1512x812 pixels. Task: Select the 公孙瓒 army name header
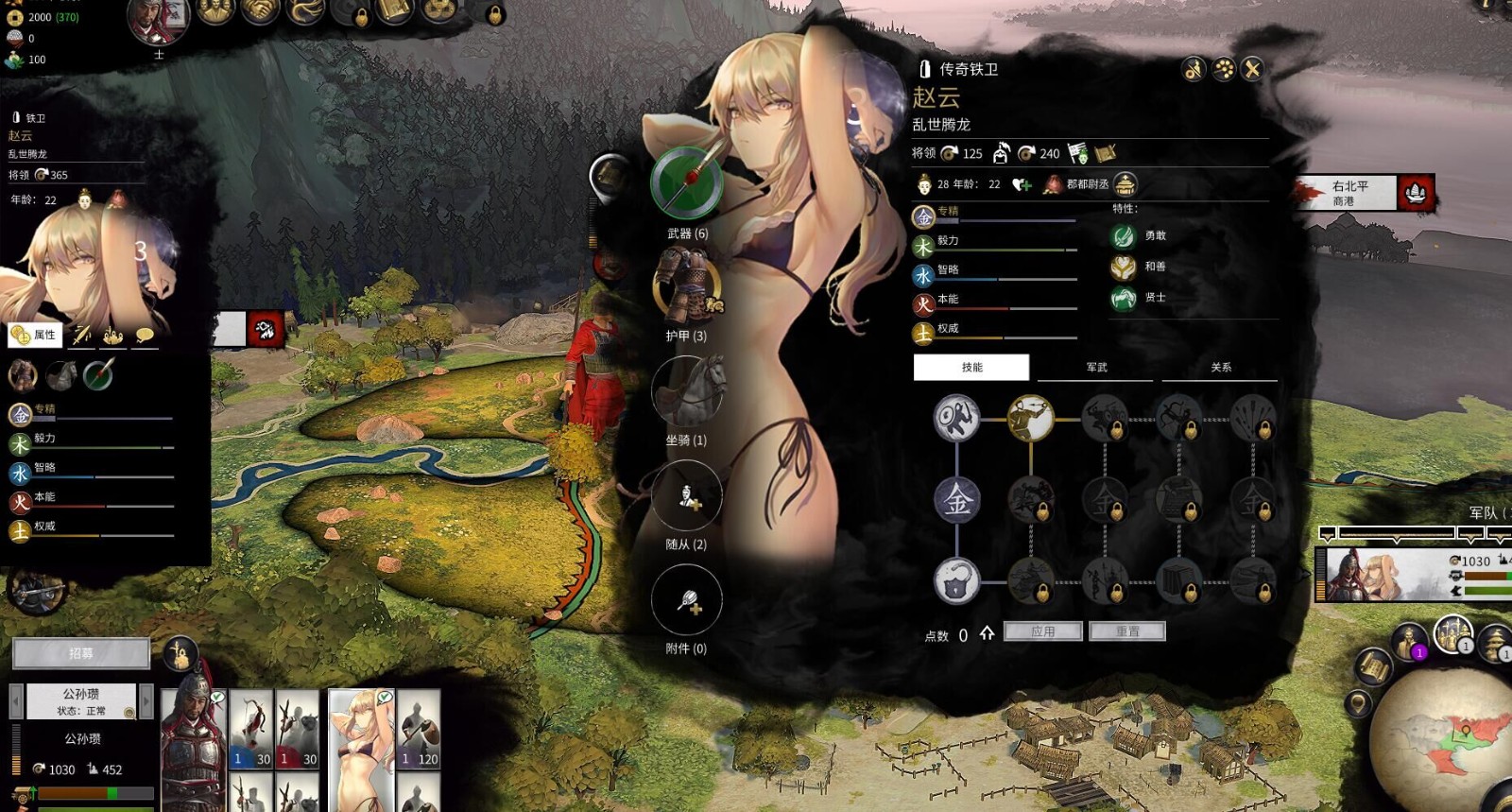[81, 700]
